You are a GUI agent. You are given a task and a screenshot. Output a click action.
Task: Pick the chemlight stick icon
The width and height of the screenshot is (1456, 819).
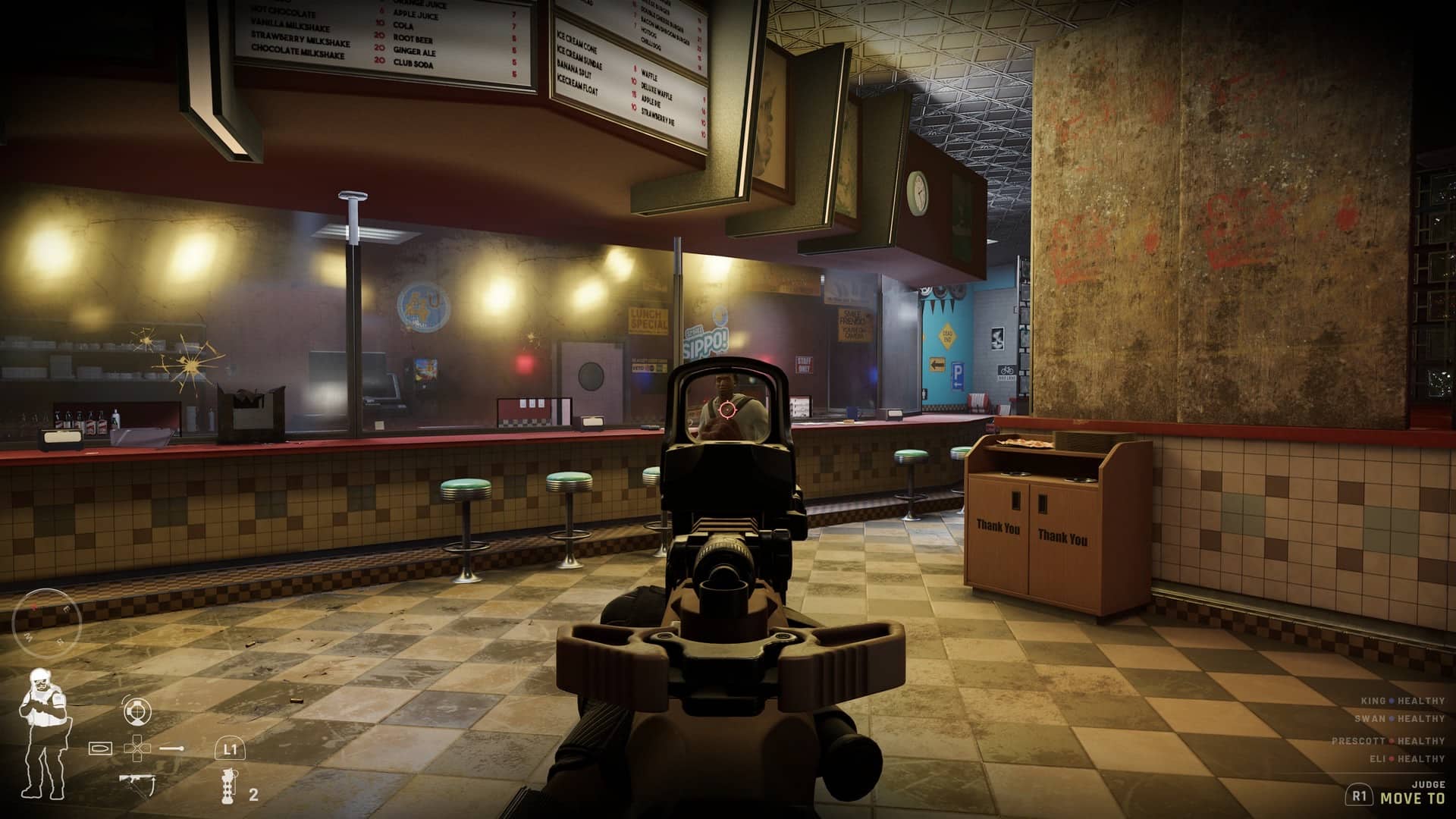pos(173,748)
